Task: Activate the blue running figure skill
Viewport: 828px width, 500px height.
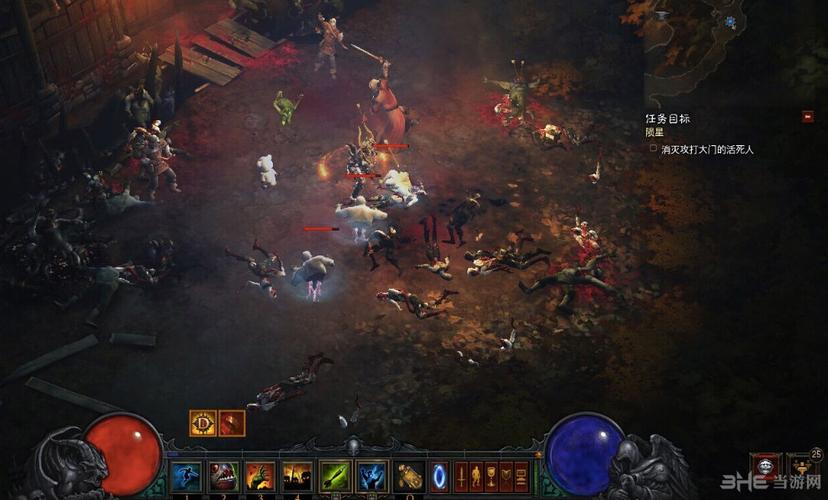Action: pos(187,475)
